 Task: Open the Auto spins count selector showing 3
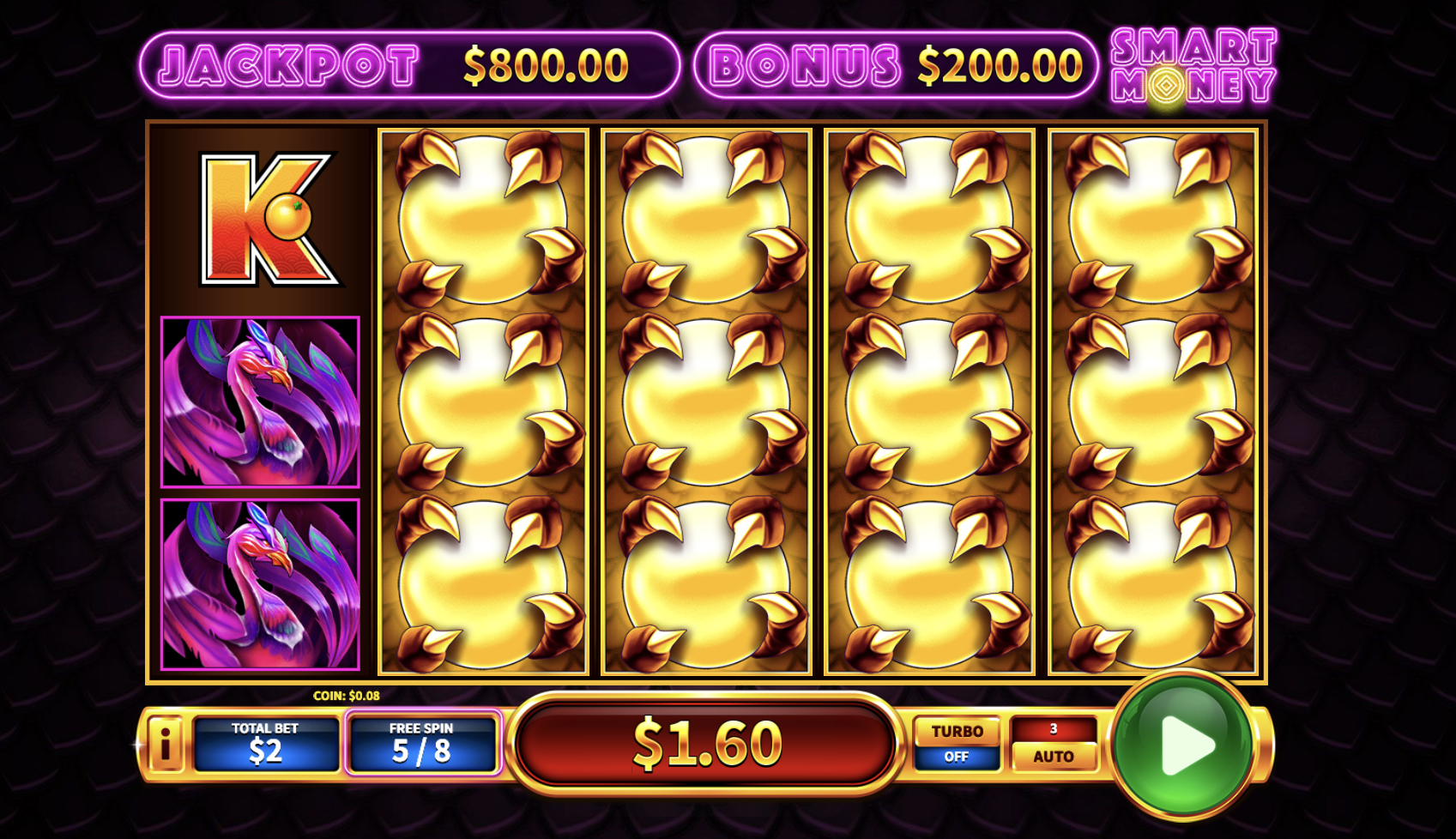1054,730
